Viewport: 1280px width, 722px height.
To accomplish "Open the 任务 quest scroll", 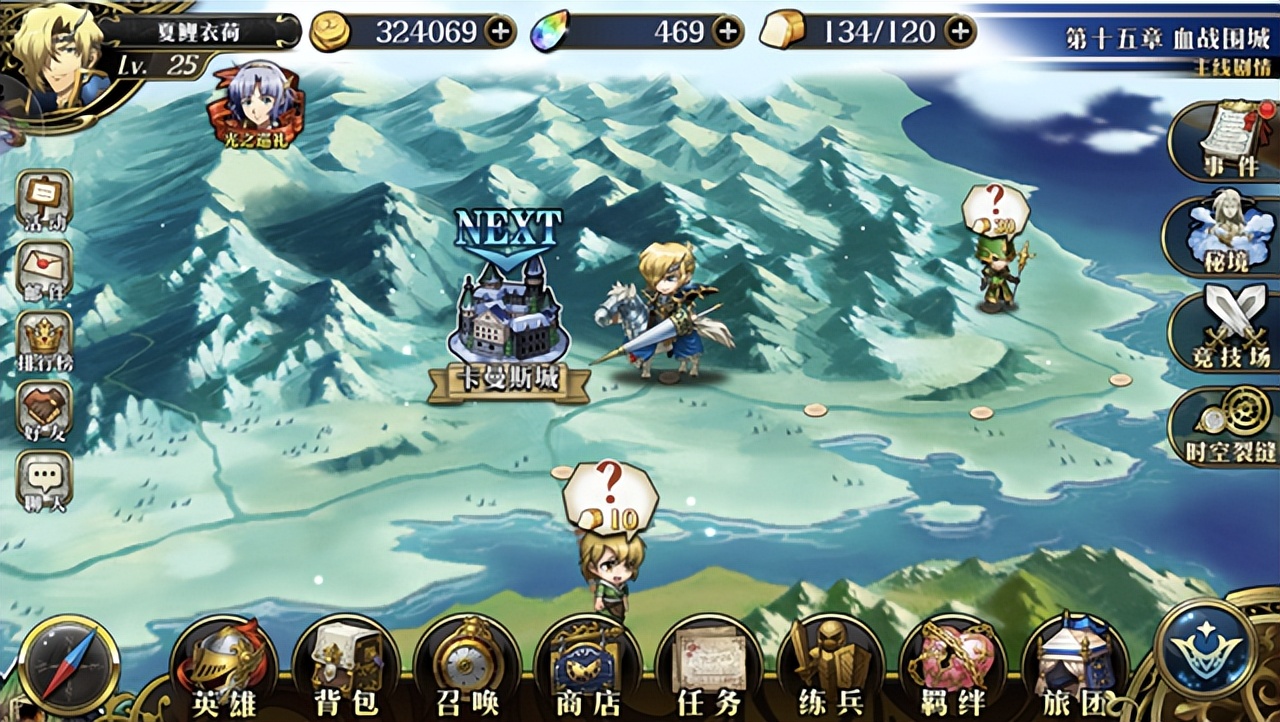I will tap(709, 665).
